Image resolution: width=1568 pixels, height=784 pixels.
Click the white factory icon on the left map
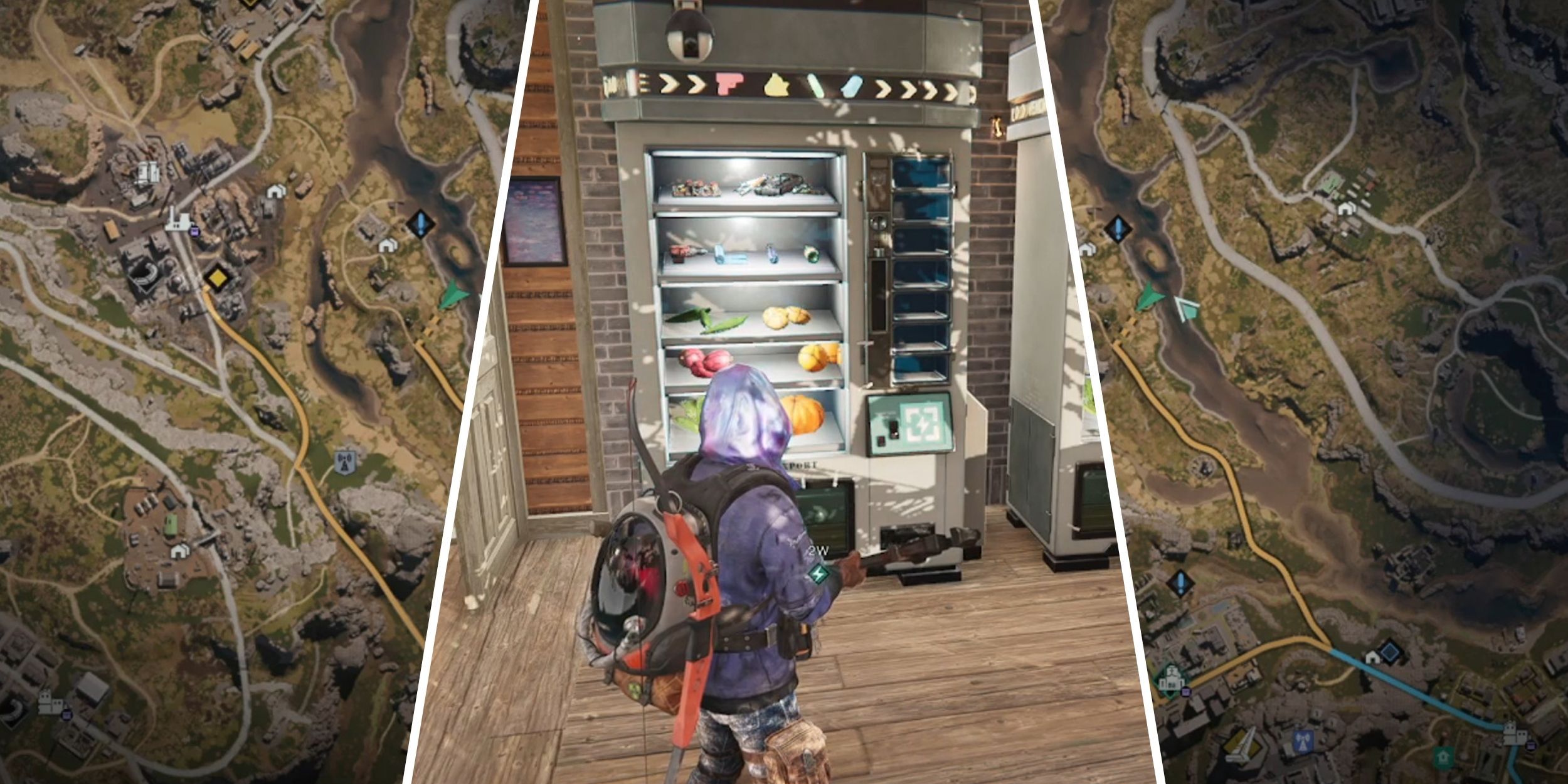(x=179, y=221)
